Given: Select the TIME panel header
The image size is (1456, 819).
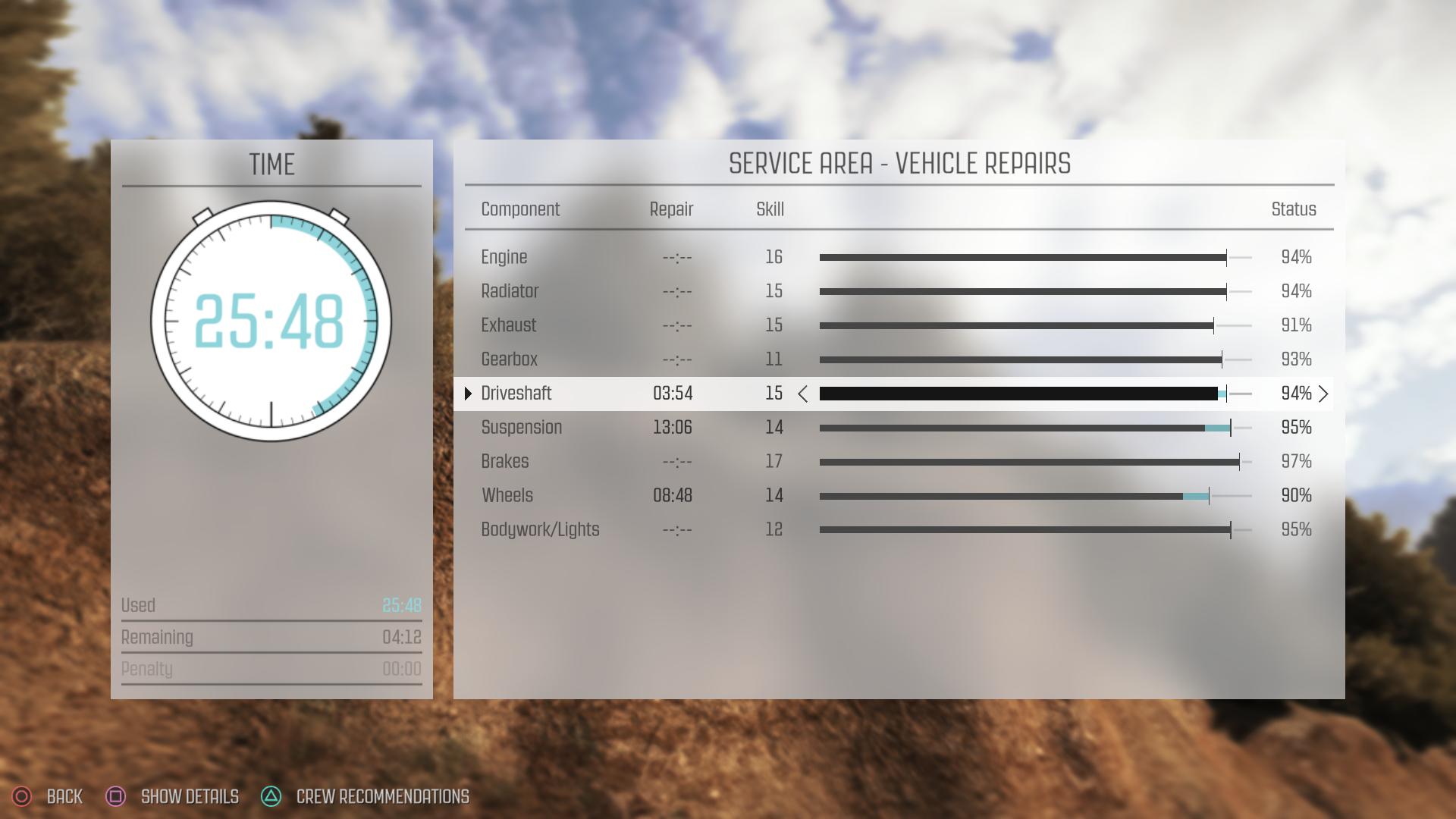Looking at the screenshot, I should click(x=271, y=164).
